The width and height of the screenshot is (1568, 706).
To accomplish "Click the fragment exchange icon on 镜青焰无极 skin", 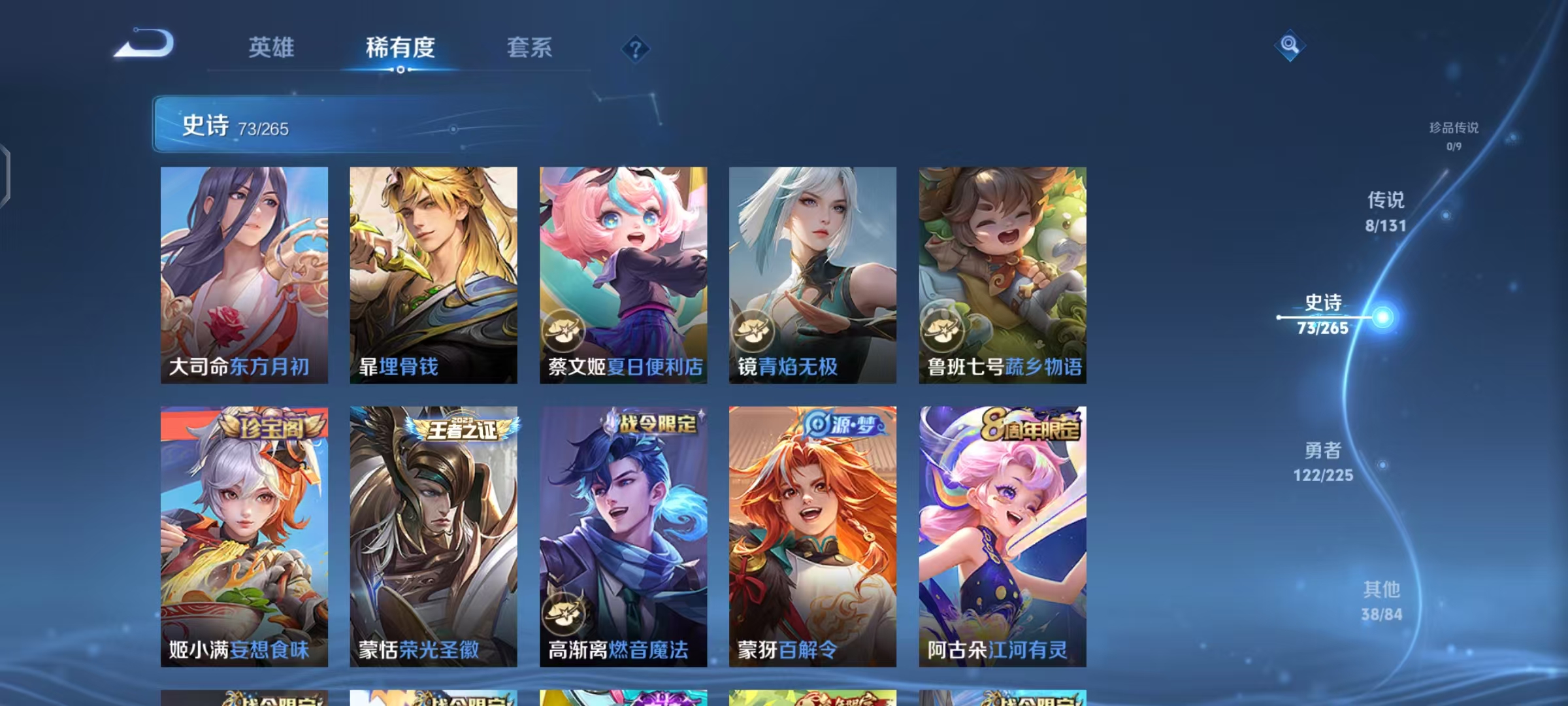I will (x=755, y=332).
